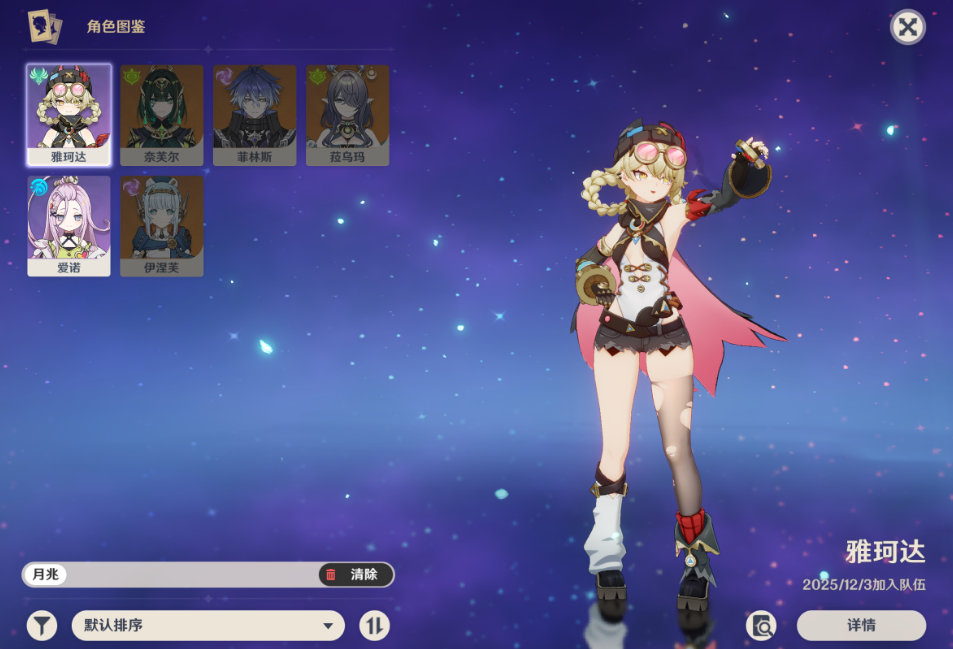Select the 菈乌玛 character card

(347, 114)
